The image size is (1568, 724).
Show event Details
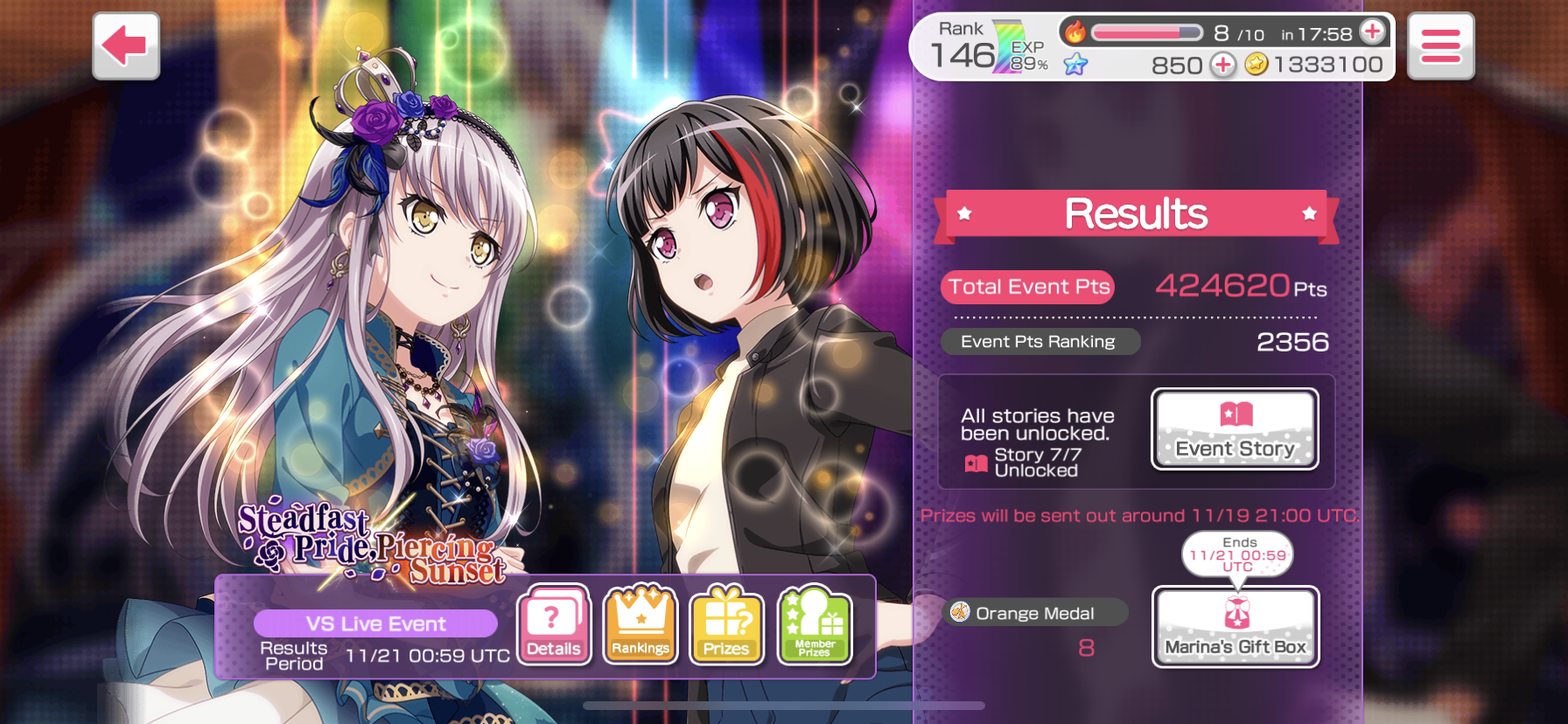[554, 624]
